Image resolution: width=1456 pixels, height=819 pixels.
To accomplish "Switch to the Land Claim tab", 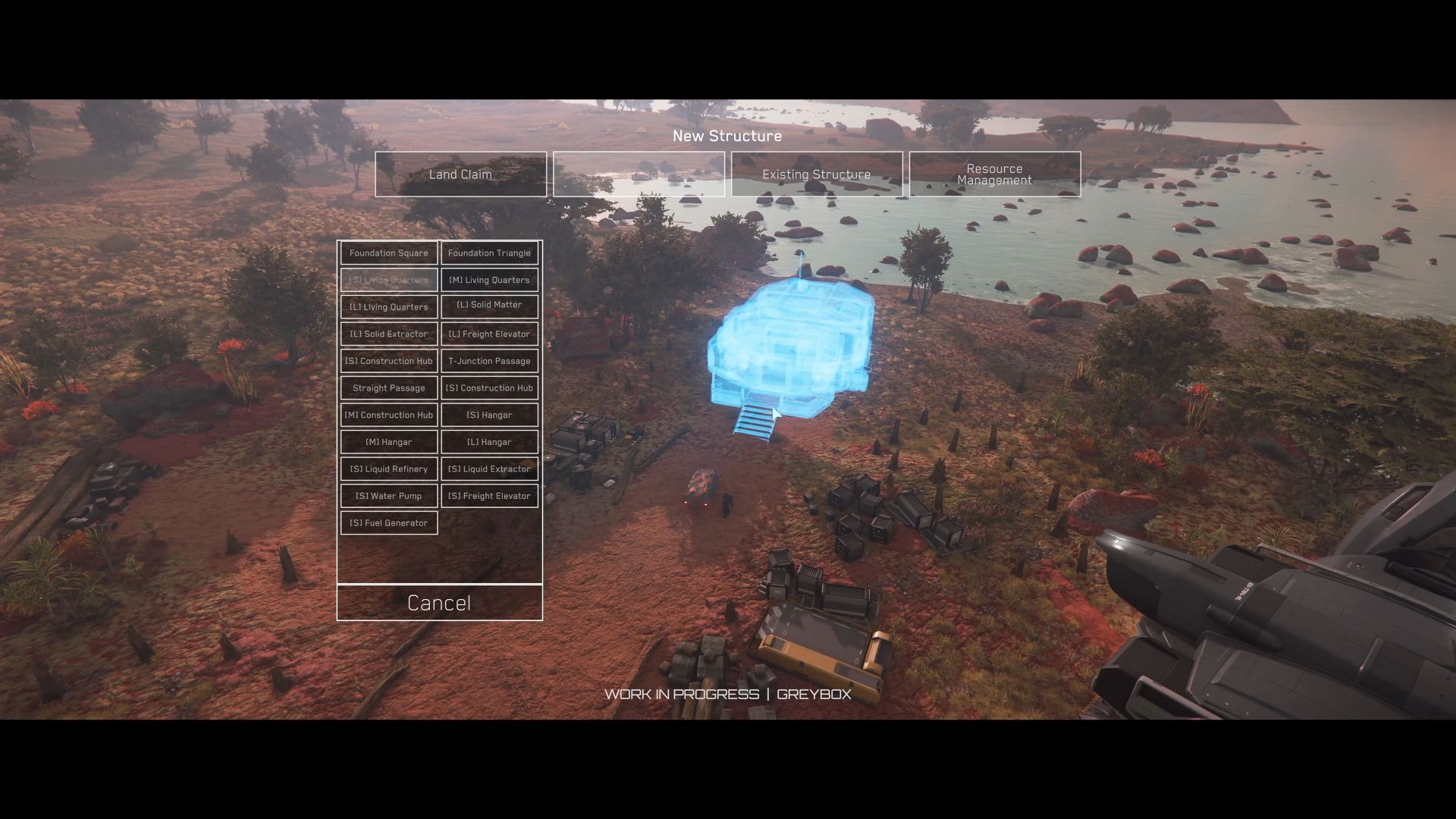I will click(x=460, y=174).
